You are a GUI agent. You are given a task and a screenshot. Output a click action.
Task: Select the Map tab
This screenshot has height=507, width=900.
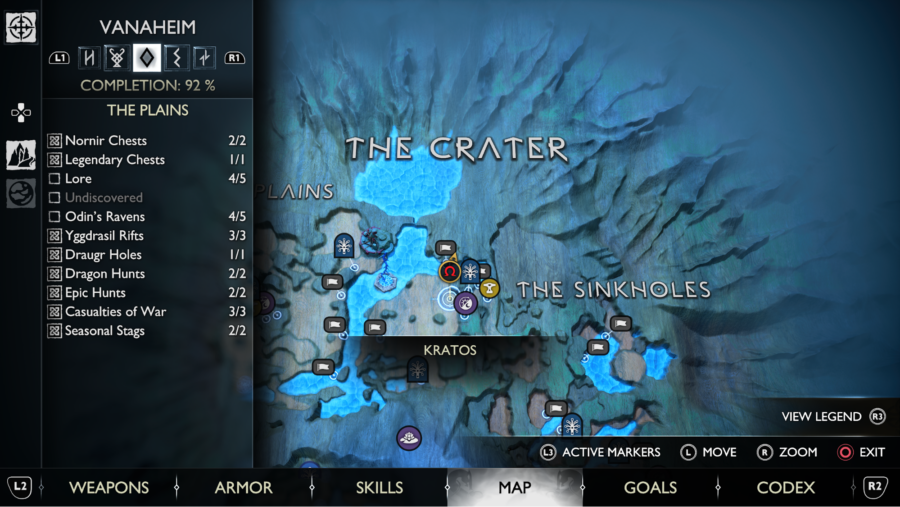click(x=515, y=488)
